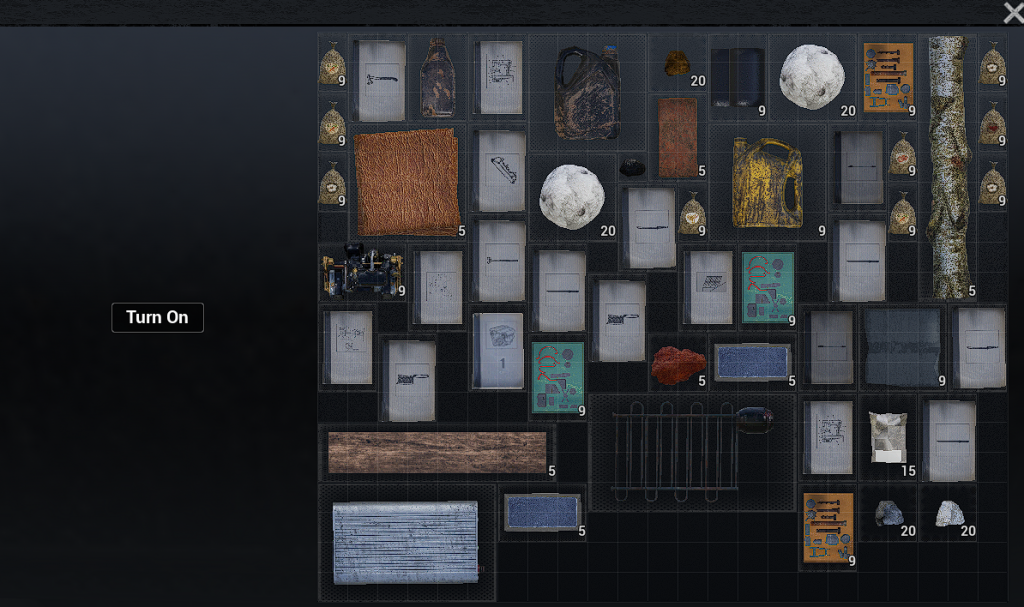Image resolution: width=1024 pixels, height=607 pixels.
Task: Choose the dark camouflage jerrycan
Action: [587, 93]
